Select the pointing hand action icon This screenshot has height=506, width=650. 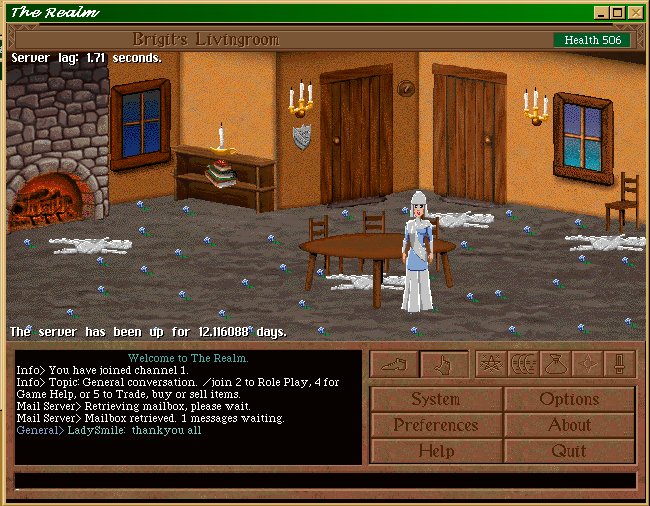point(444,365)
